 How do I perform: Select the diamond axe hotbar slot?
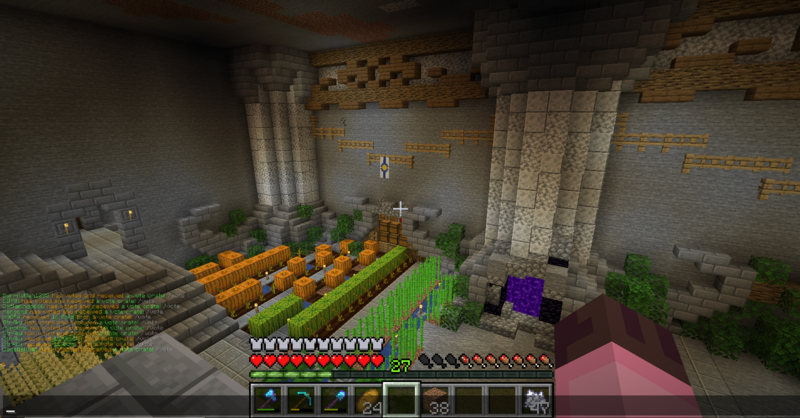pyautogui.click(x=268, y=400)
